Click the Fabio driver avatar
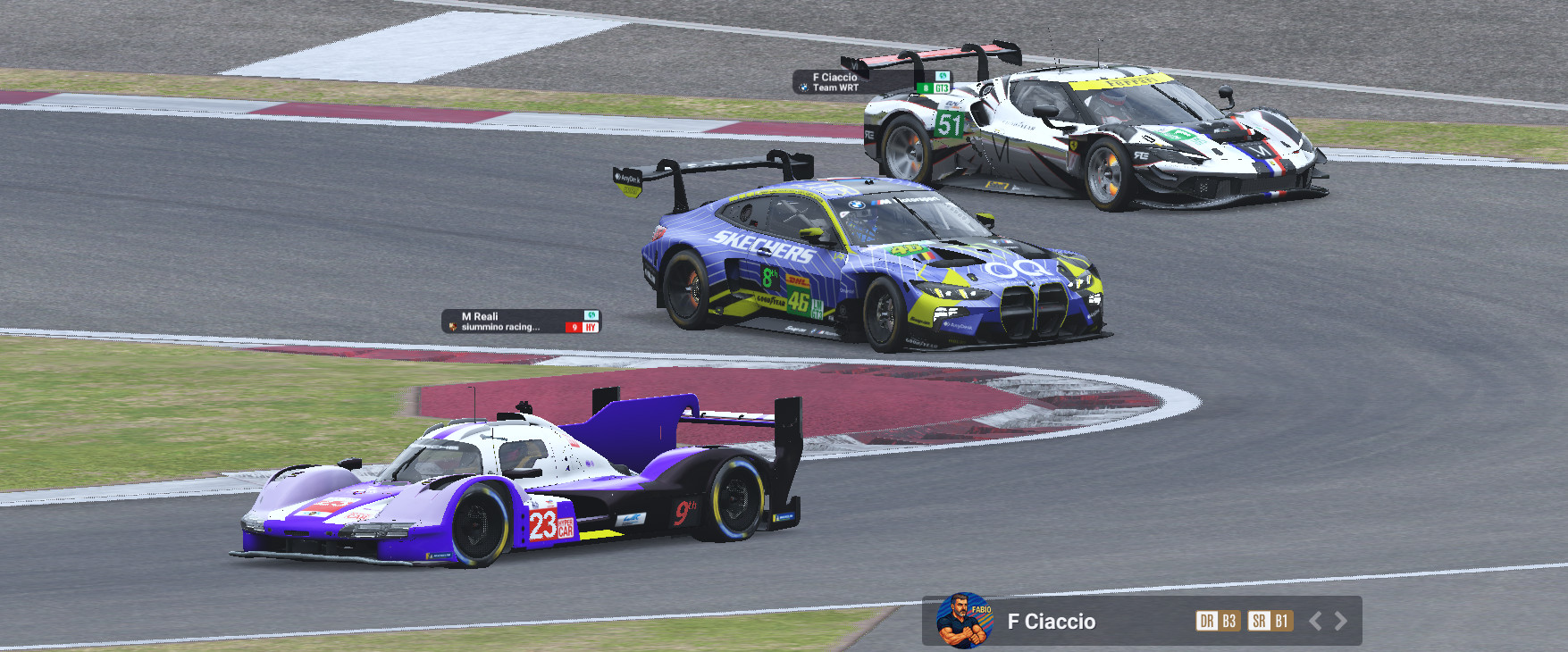This screenshot has height=652, width=1568. (964, 620)
